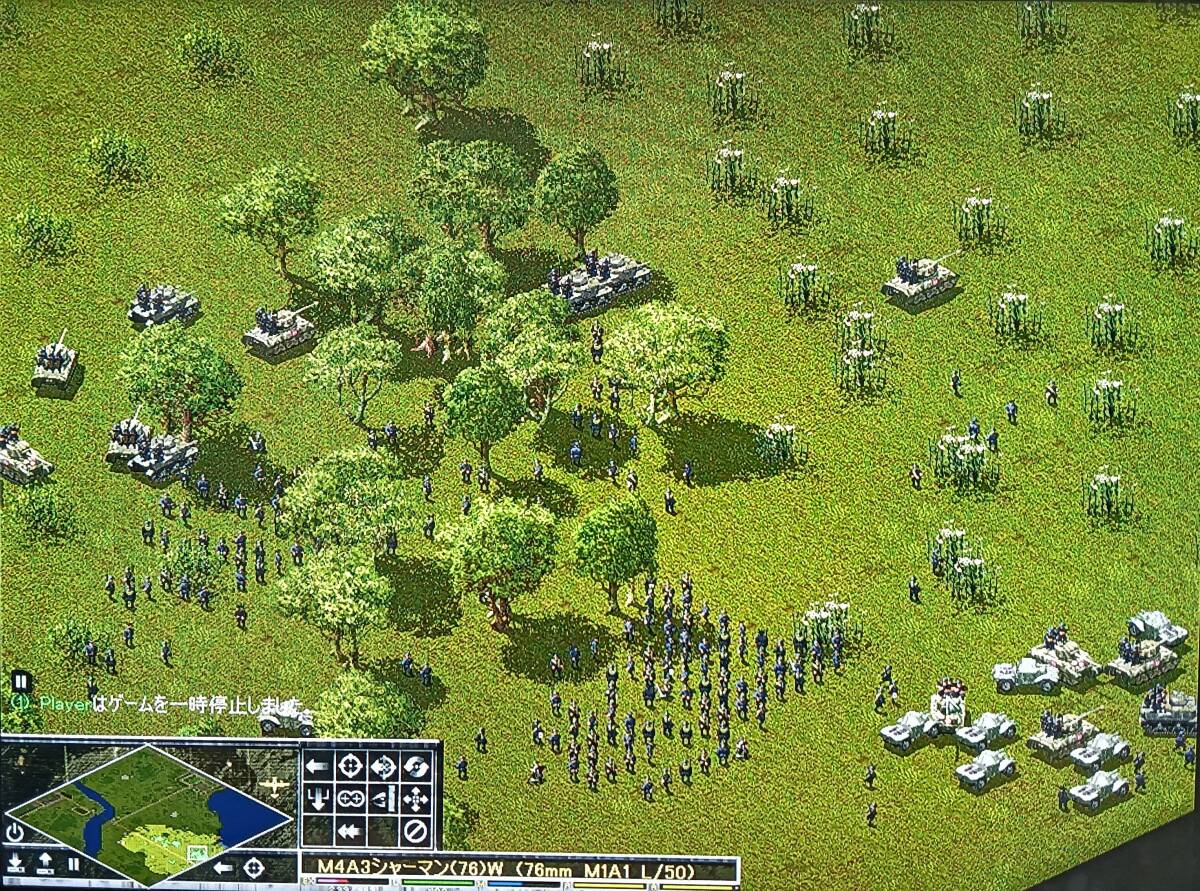This screenshot has width=1200, height=891.
Task: Select the circular rotate command
Action: tap(416, 767)
